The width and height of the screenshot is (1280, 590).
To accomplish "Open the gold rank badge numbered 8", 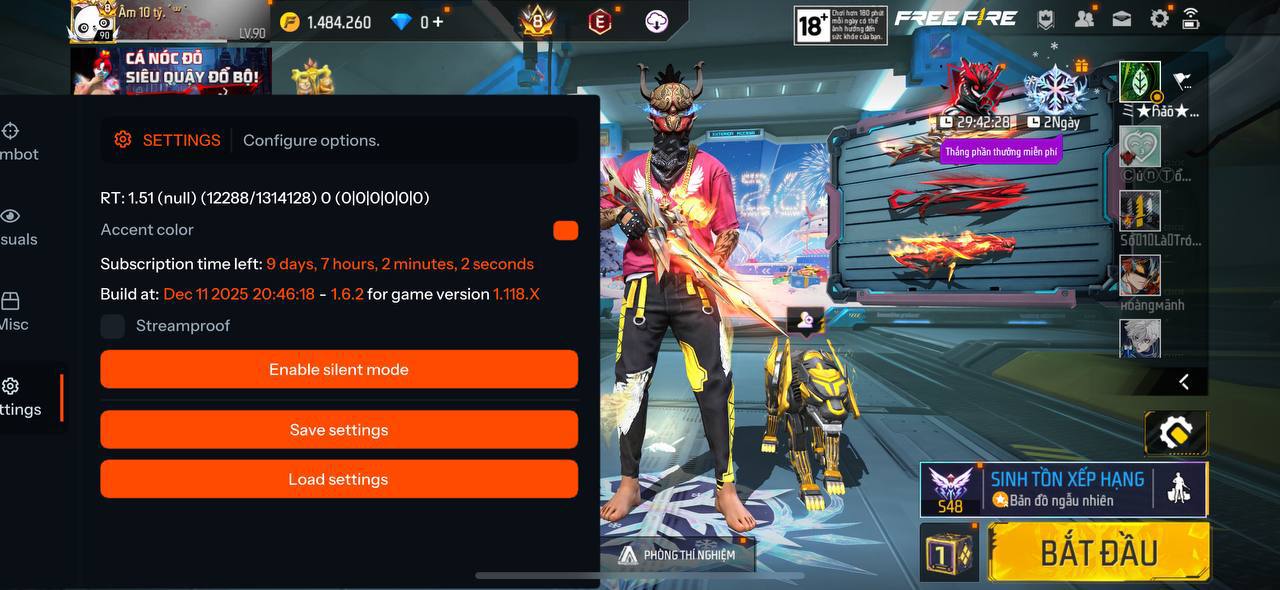I will (x=537, y=20).
